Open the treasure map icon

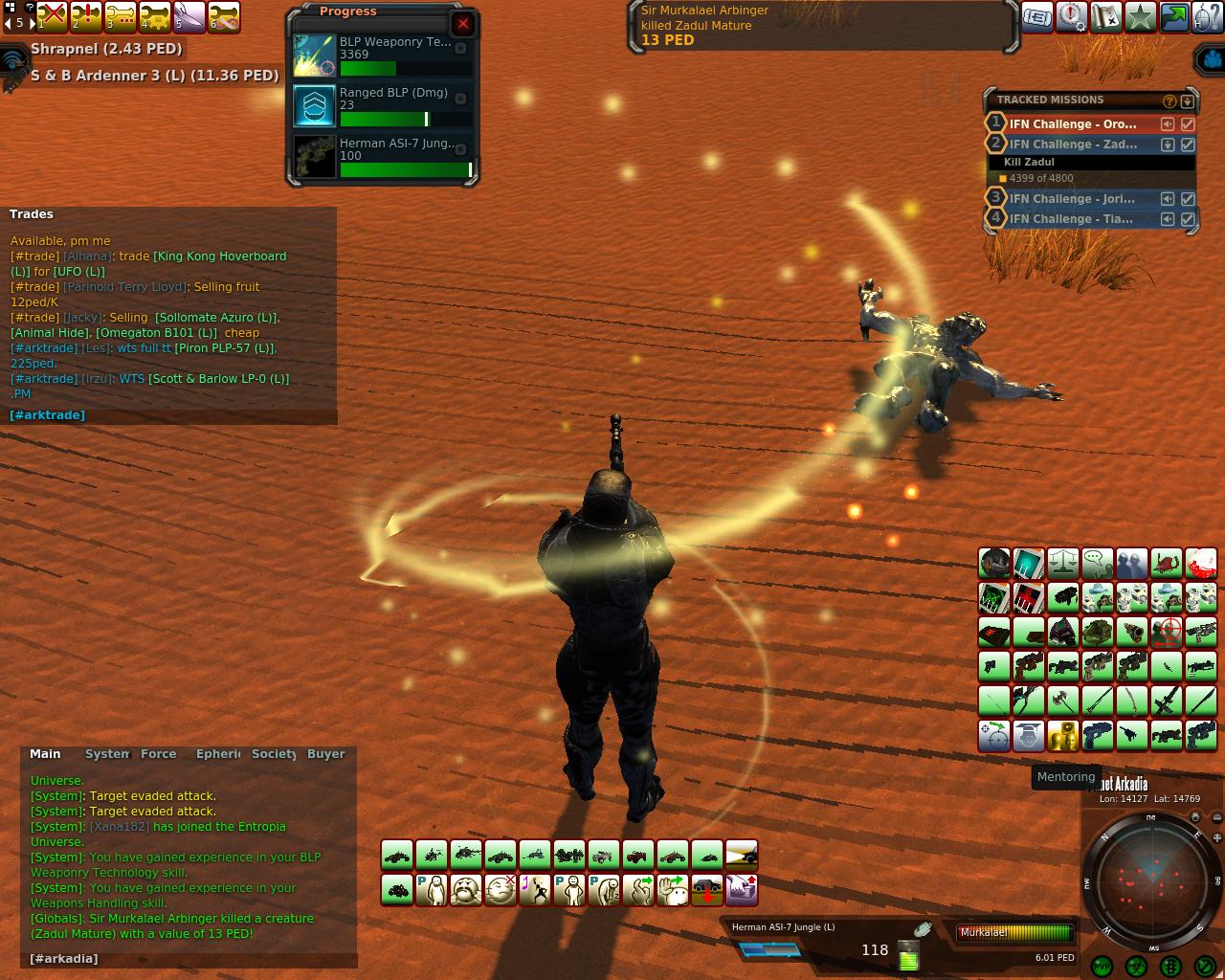1106,17
